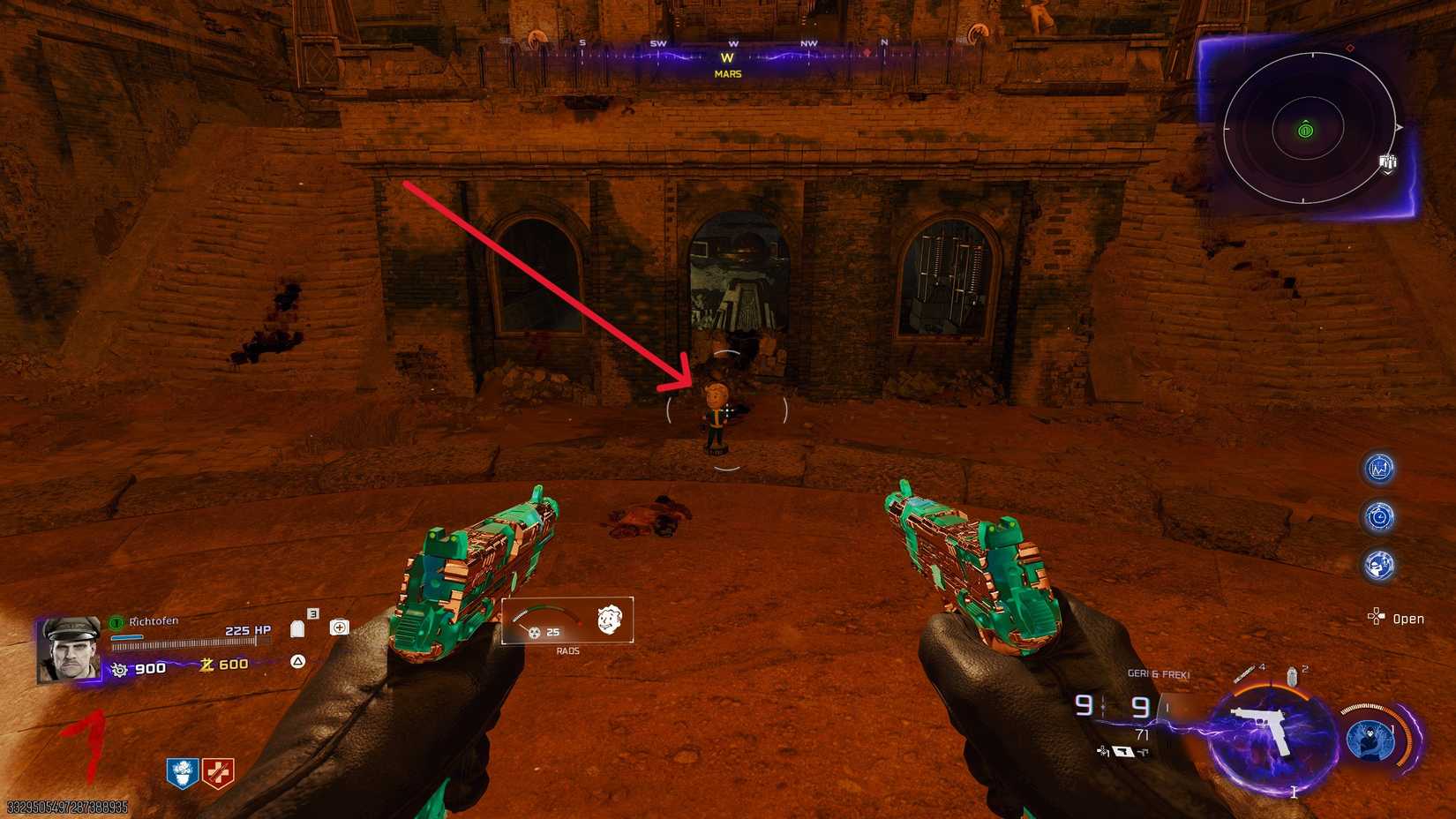1456x819 pixels.
Task: Click the first aid kit icon
Action: [x=340, y=627]
